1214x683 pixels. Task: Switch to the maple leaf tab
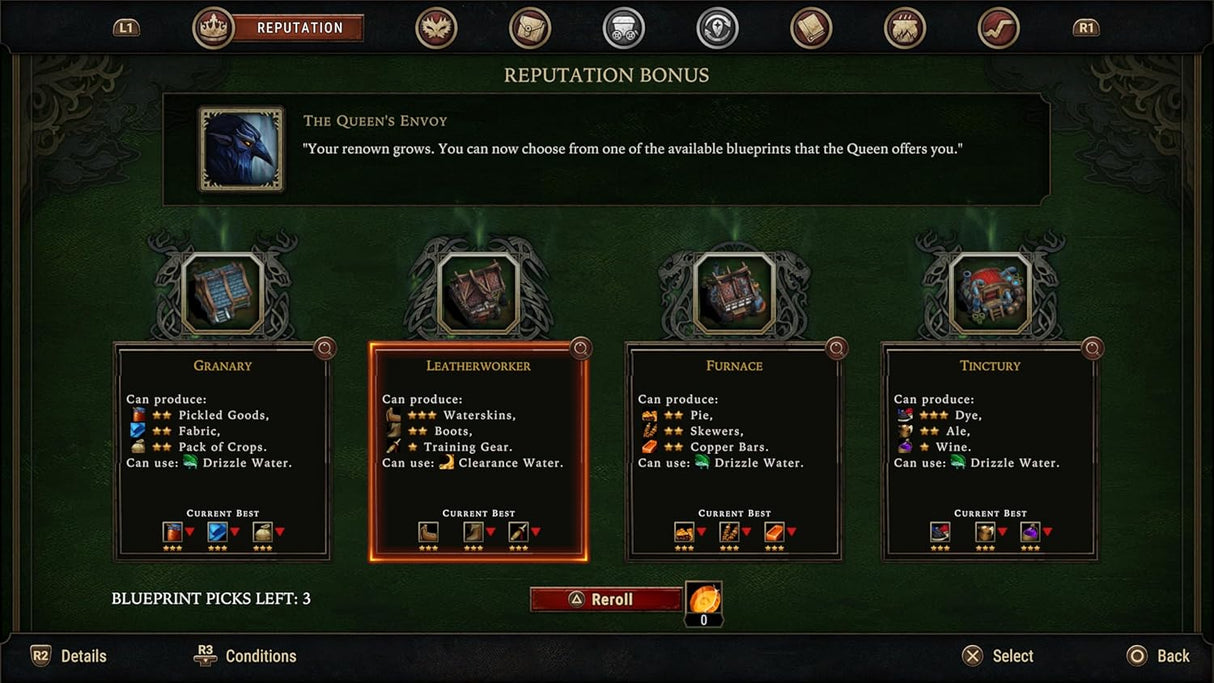click(x=436, y=28)
